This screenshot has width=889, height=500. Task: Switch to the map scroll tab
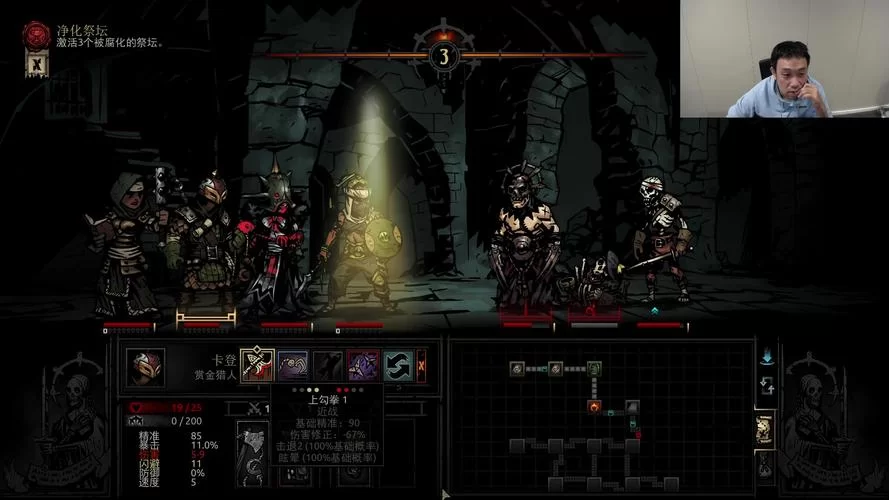click(x=765, y=429)
